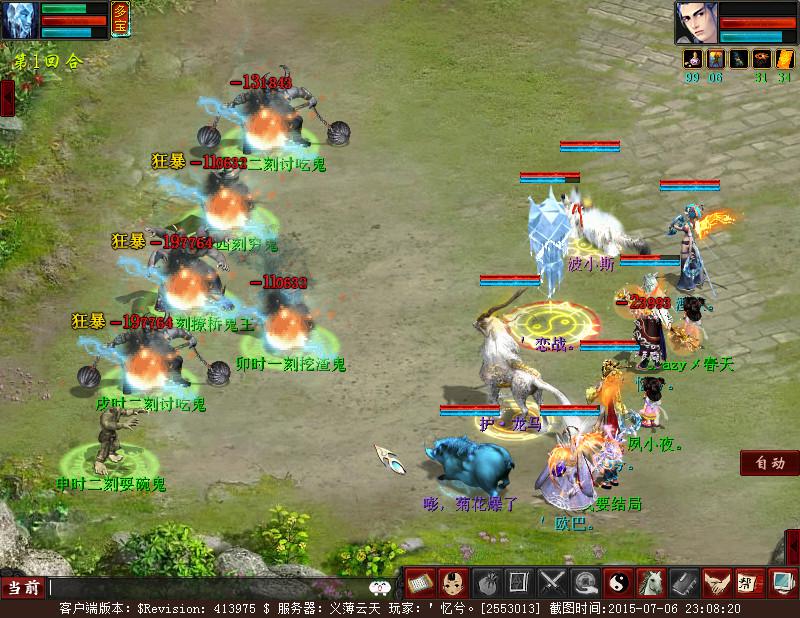
Task: Open the handshake friends menu
Action: point(717,581)
